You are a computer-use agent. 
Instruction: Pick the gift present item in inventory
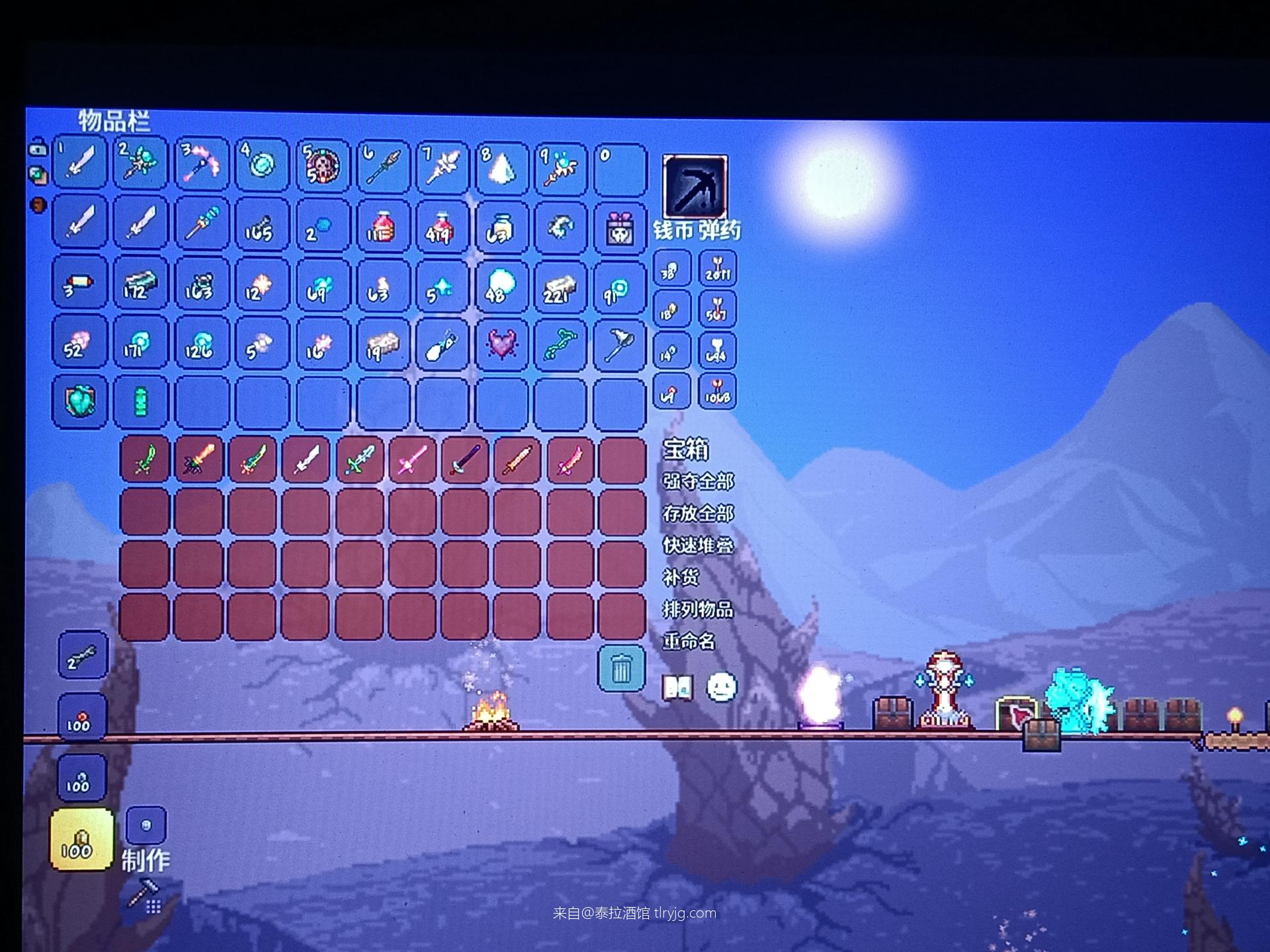(620, 226)
